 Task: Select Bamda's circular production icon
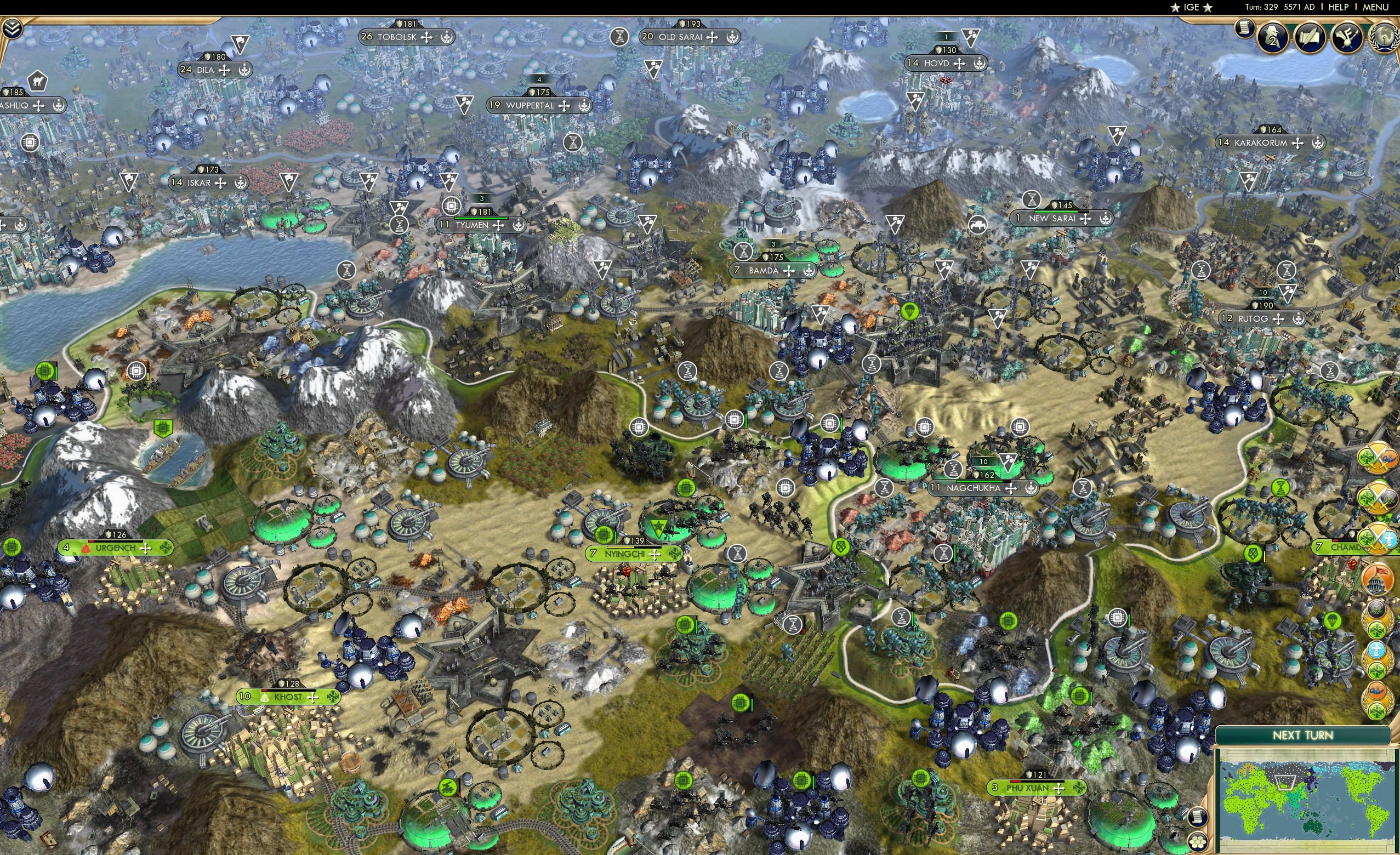pos(743,252)
